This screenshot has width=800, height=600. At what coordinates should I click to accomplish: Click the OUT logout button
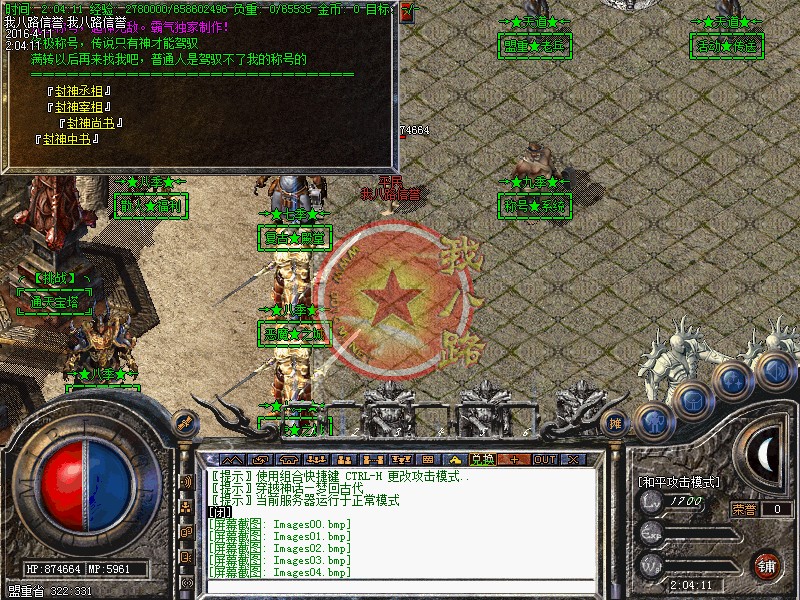click(x=544, y=459)
